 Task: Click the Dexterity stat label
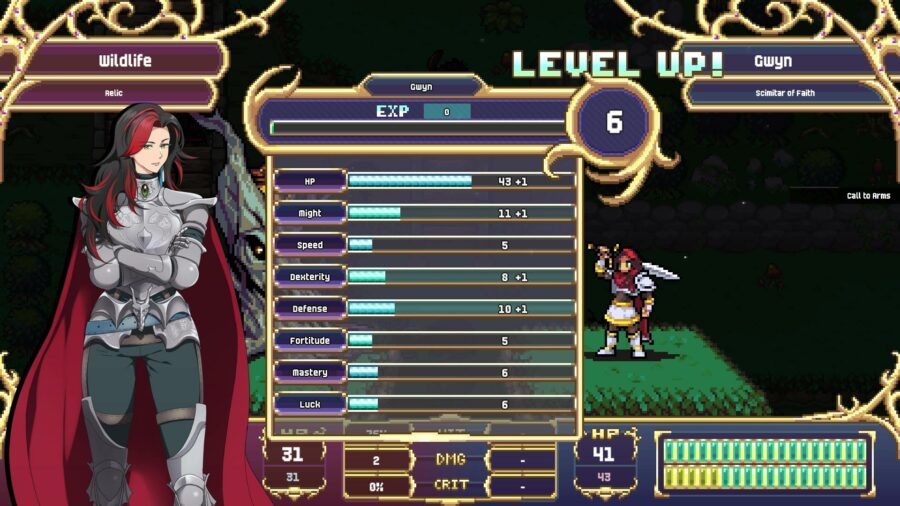[310, 277]
